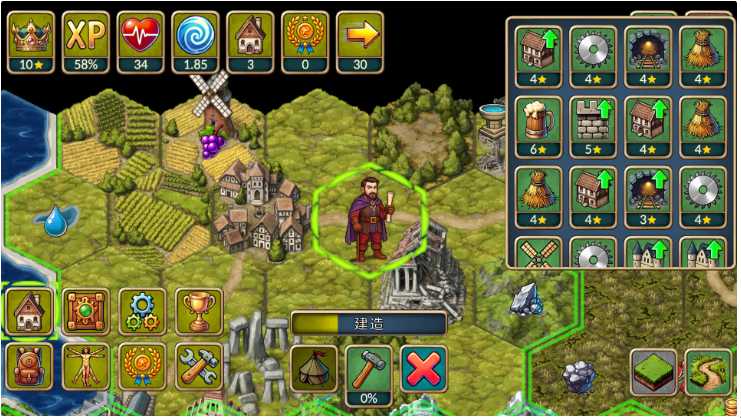Open the trophy achievements menu
The height and width of the screenshot is (418, 741).
click(x=199, y=311)
